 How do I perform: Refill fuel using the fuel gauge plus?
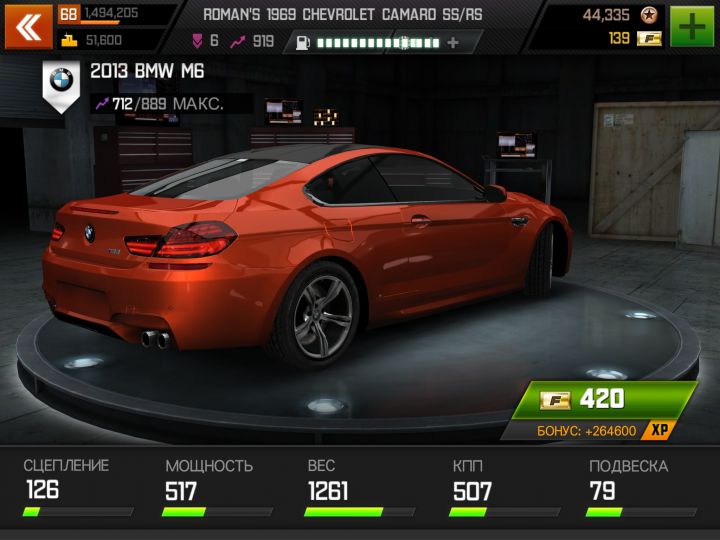click(453, 42)
